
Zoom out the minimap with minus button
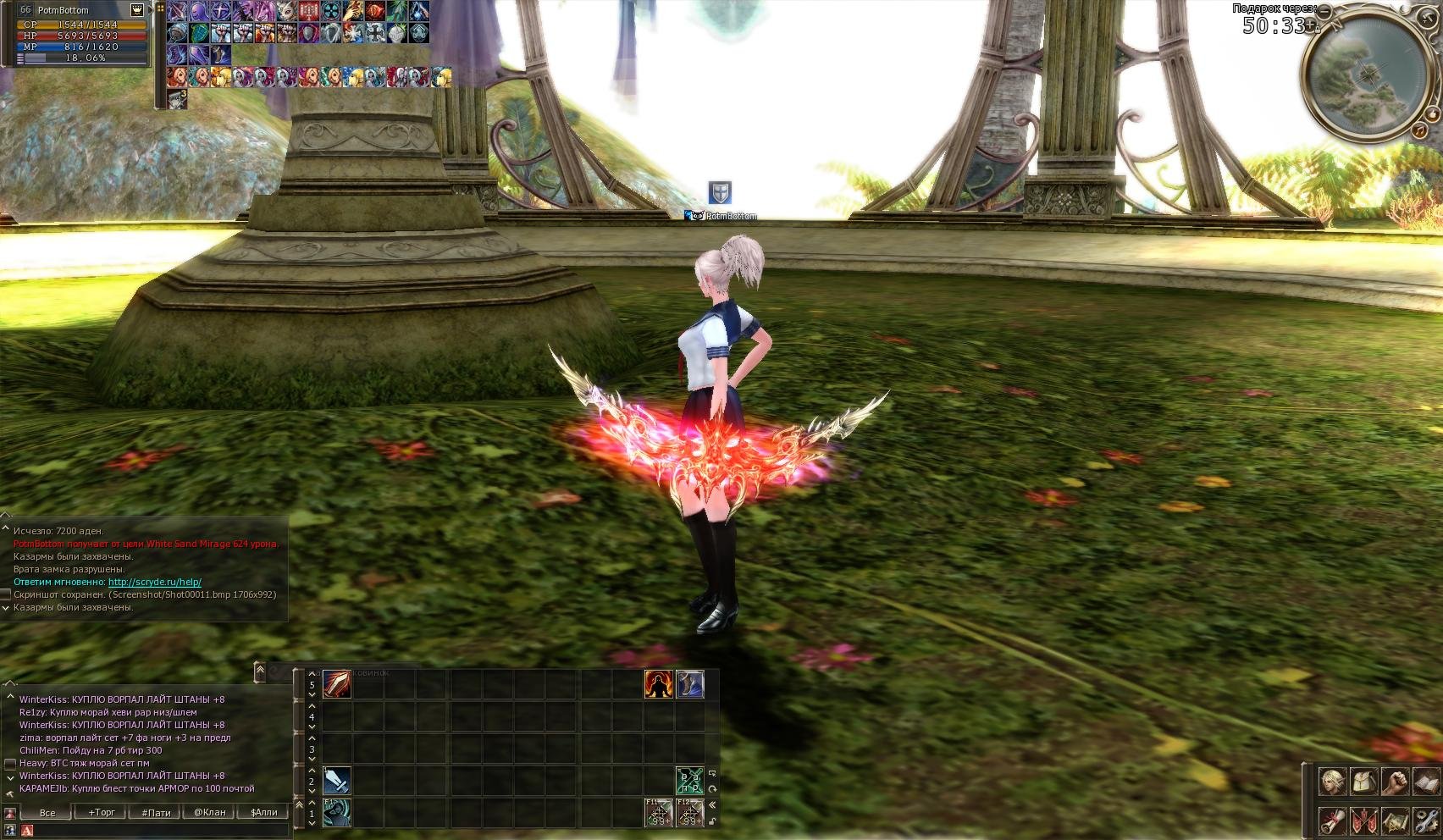pyautogui.click(x=1324, y=13)
